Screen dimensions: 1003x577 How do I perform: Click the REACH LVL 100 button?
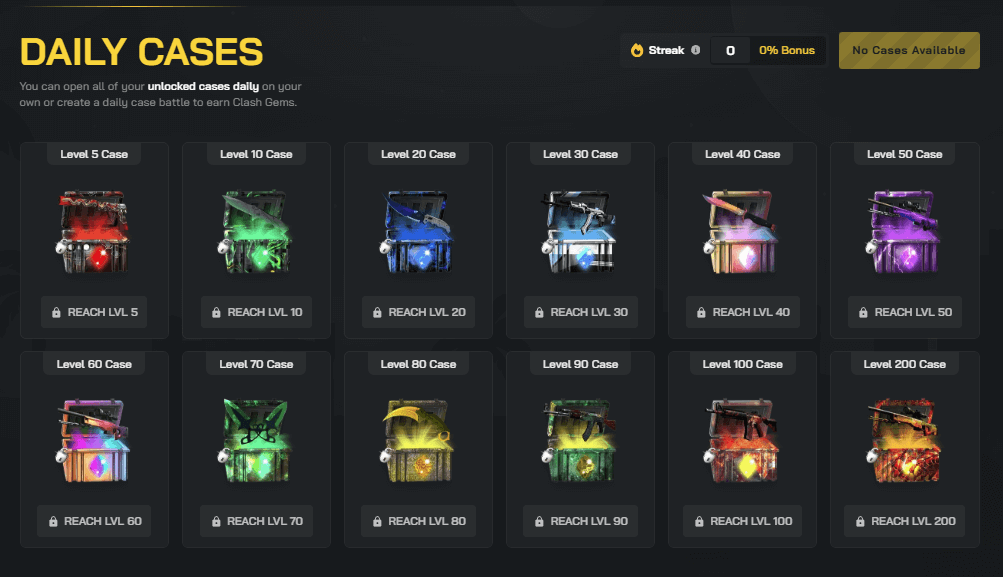click(742, 521)
